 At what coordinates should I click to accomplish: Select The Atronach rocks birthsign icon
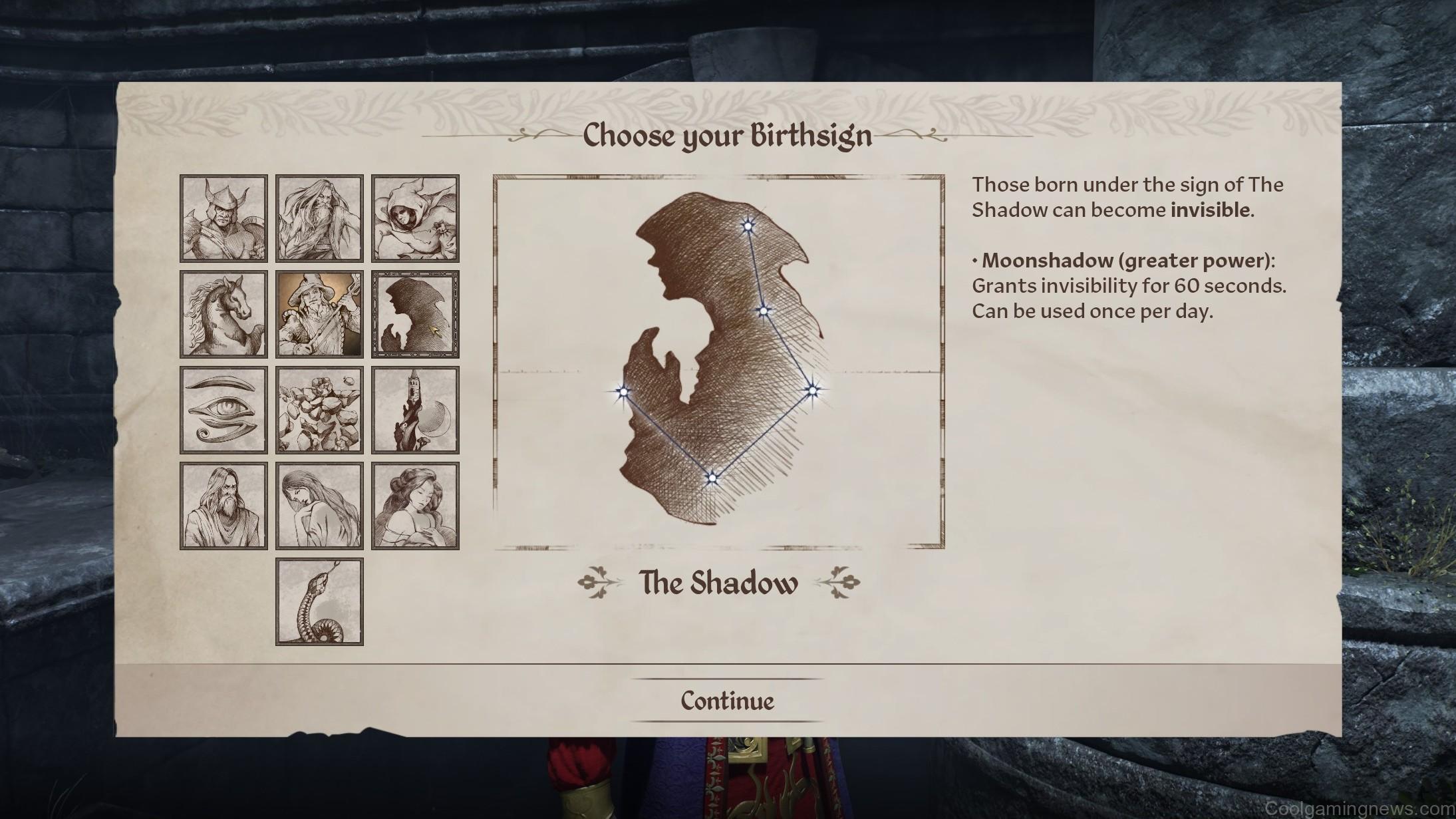click(x=319, y=409)
